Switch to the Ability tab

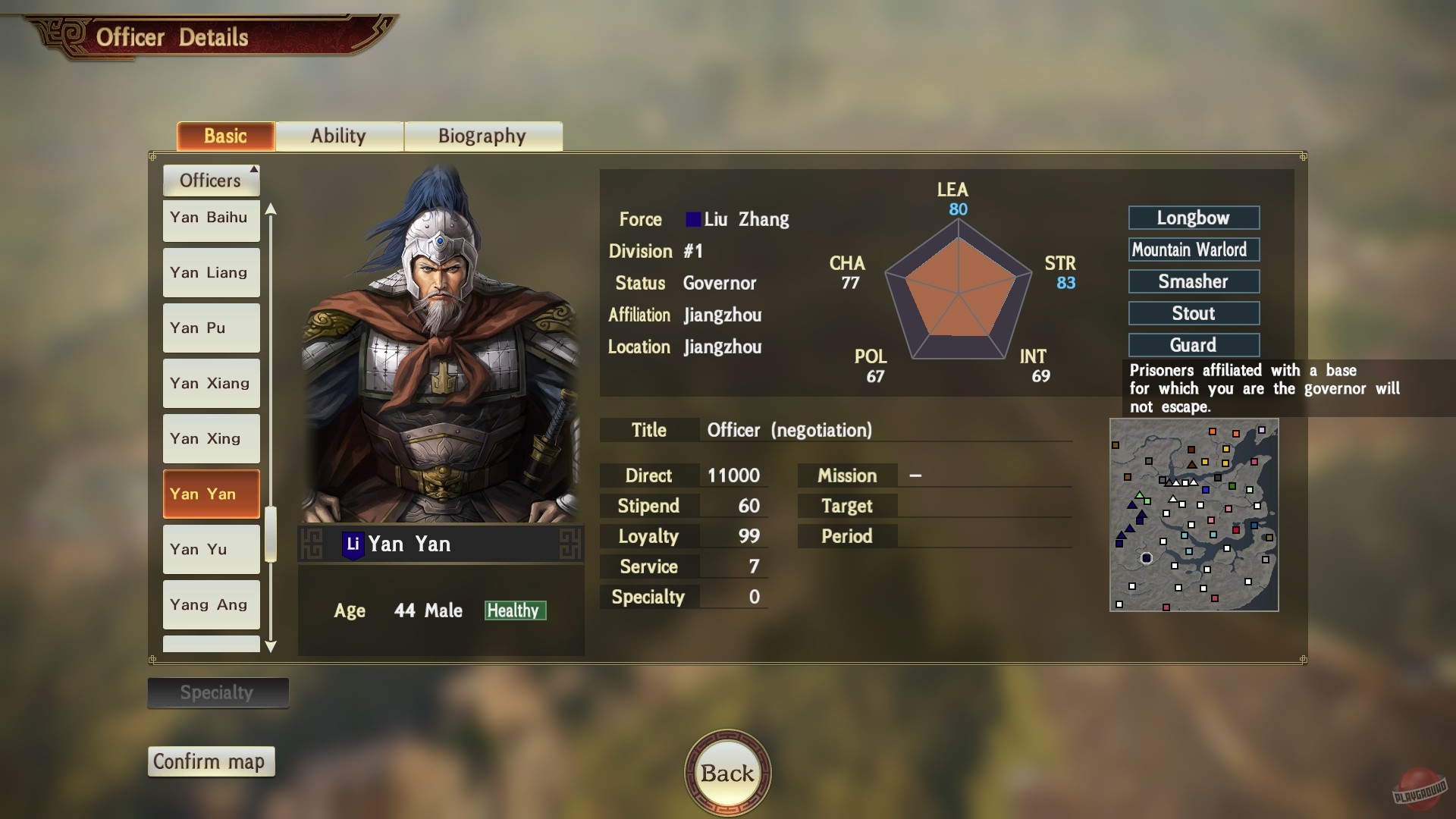click(339, 136)
